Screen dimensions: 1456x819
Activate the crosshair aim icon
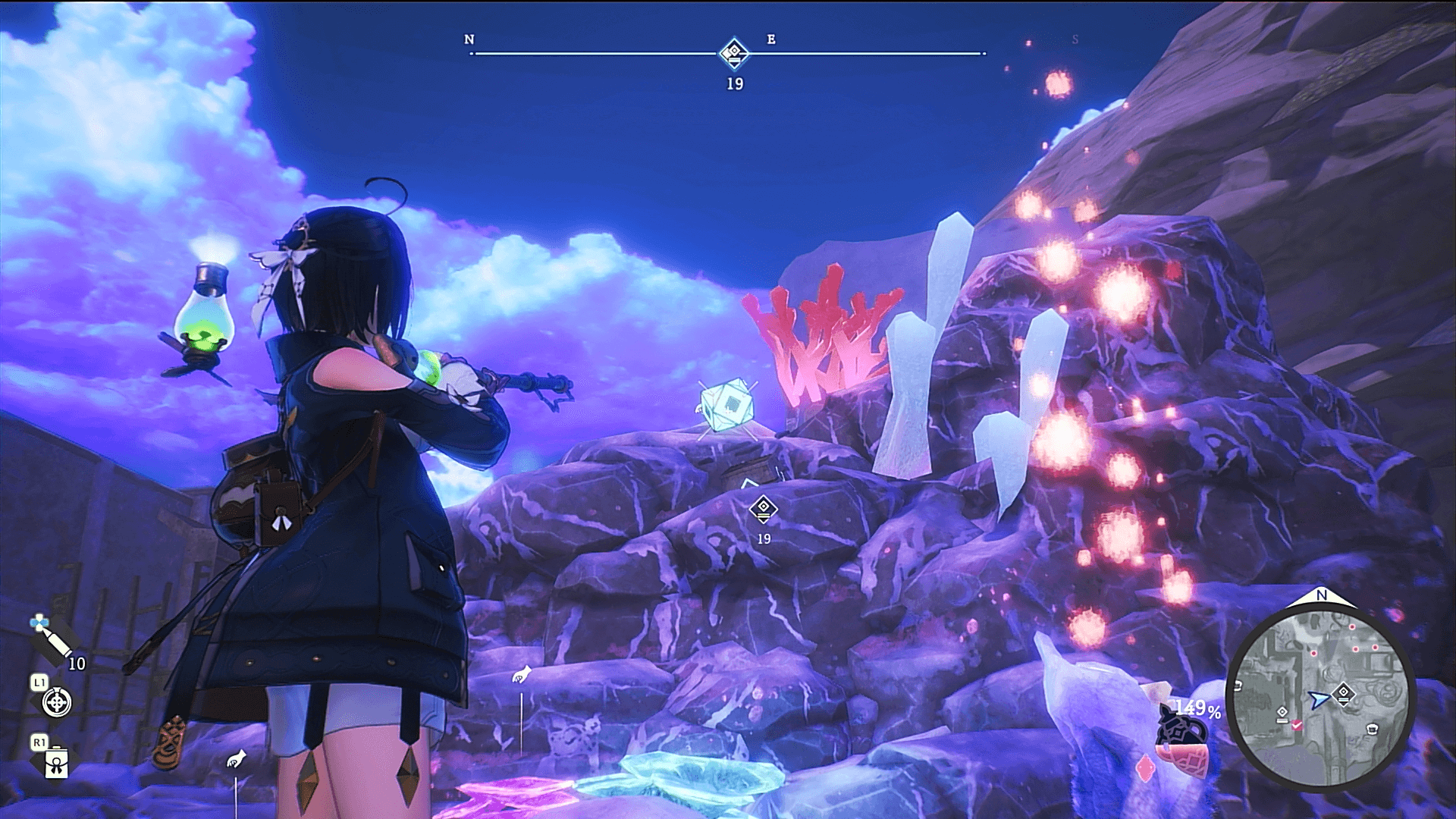pos(57,702)
